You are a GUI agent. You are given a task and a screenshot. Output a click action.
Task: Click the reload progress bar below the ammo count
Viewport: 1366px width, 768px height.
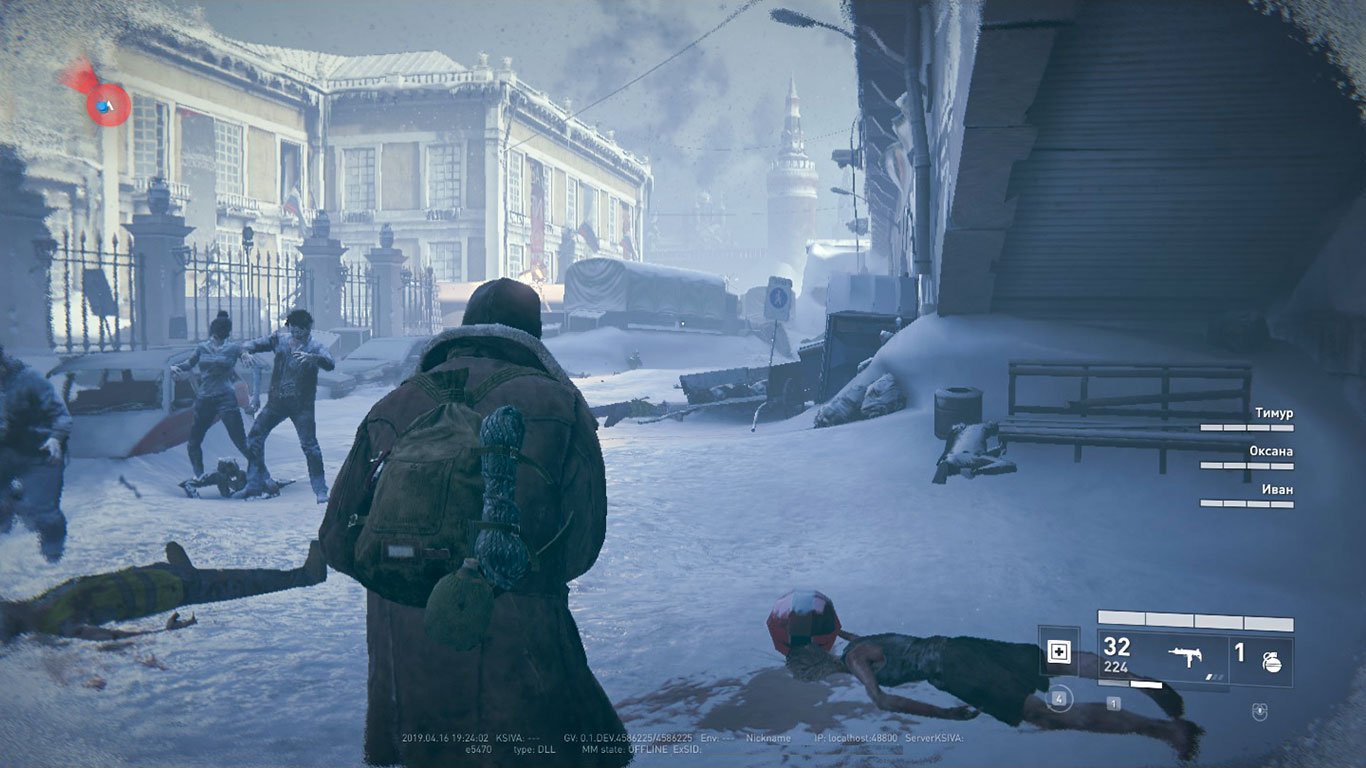click(1129, 684)
